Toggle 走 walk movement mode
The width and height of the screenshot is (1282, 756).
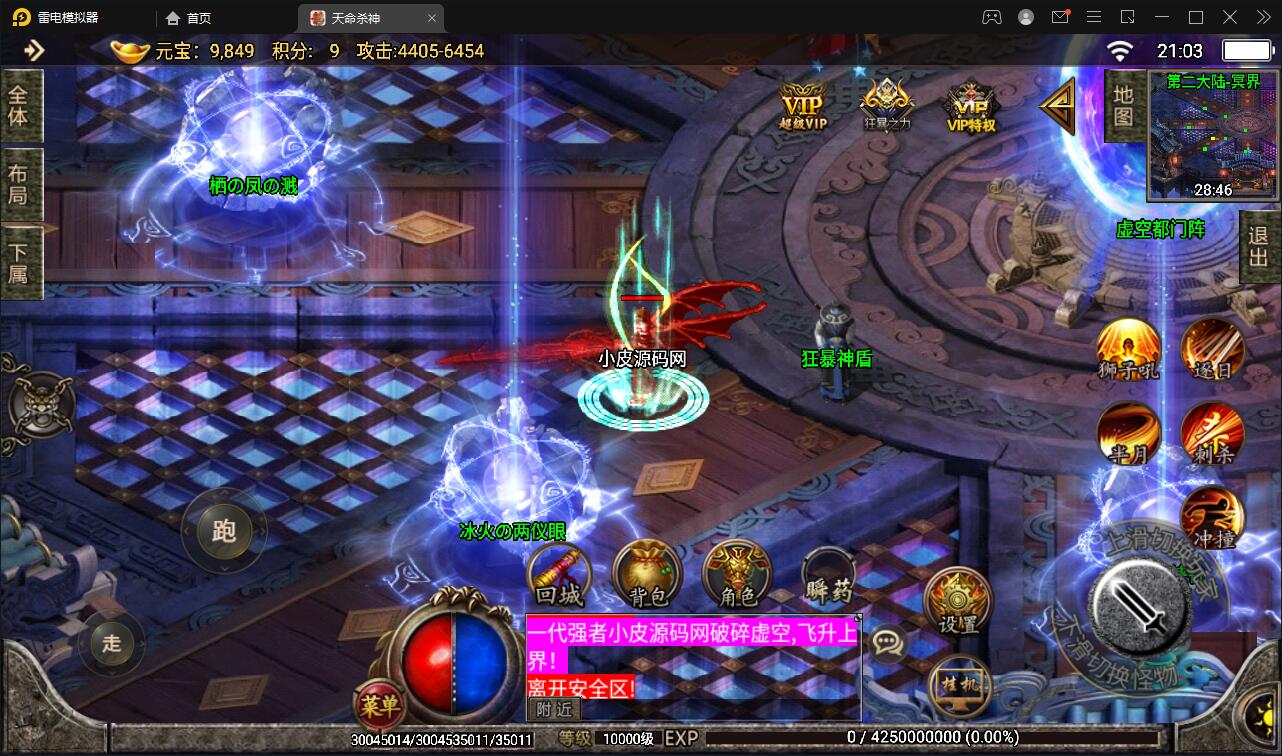point(110,645)
